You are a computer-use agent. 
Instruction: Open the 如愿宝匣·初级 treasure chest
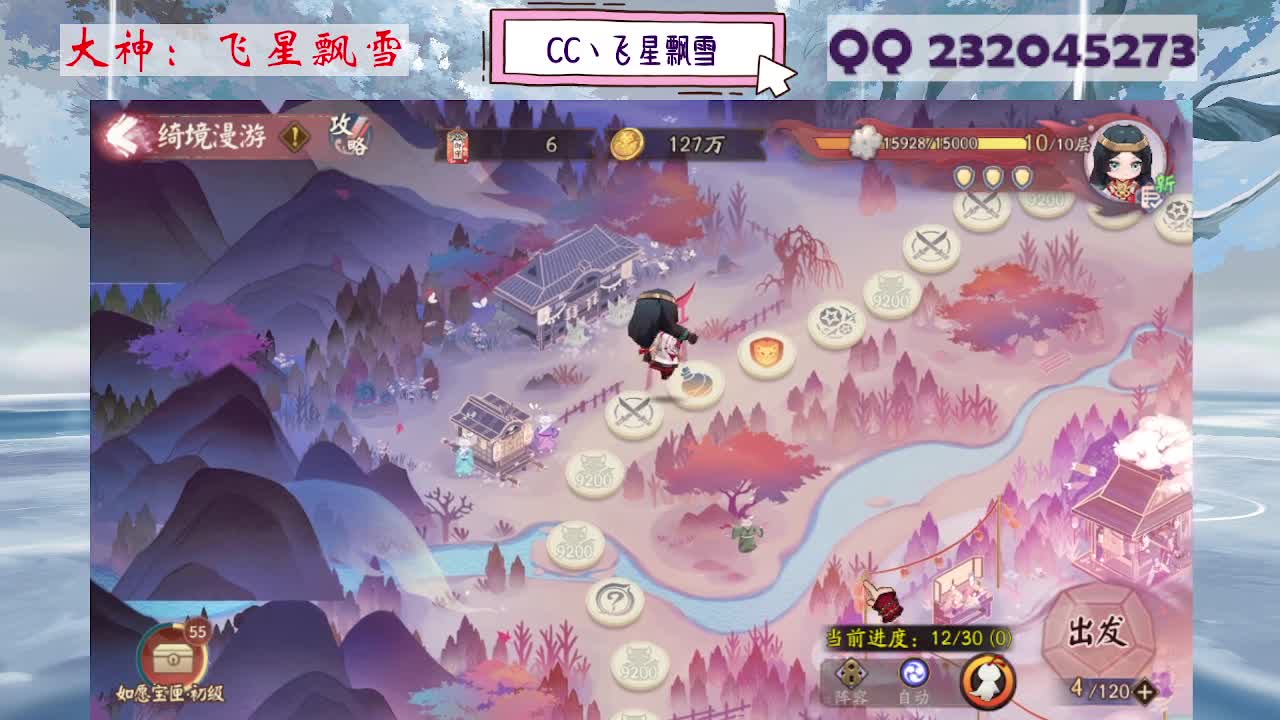(172, 660)
